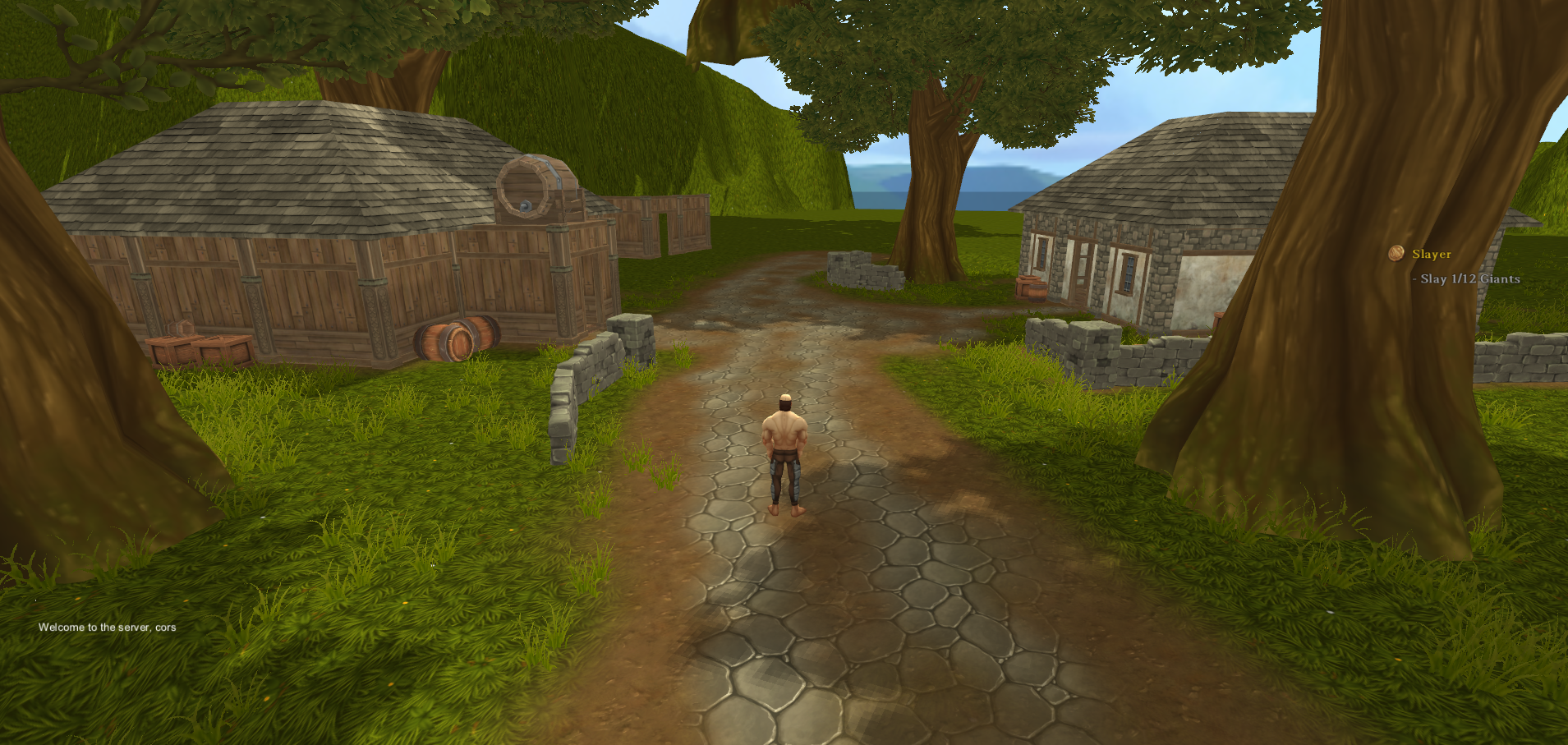Open the Slayer quest tracker entry

[x=1431, y=255]
